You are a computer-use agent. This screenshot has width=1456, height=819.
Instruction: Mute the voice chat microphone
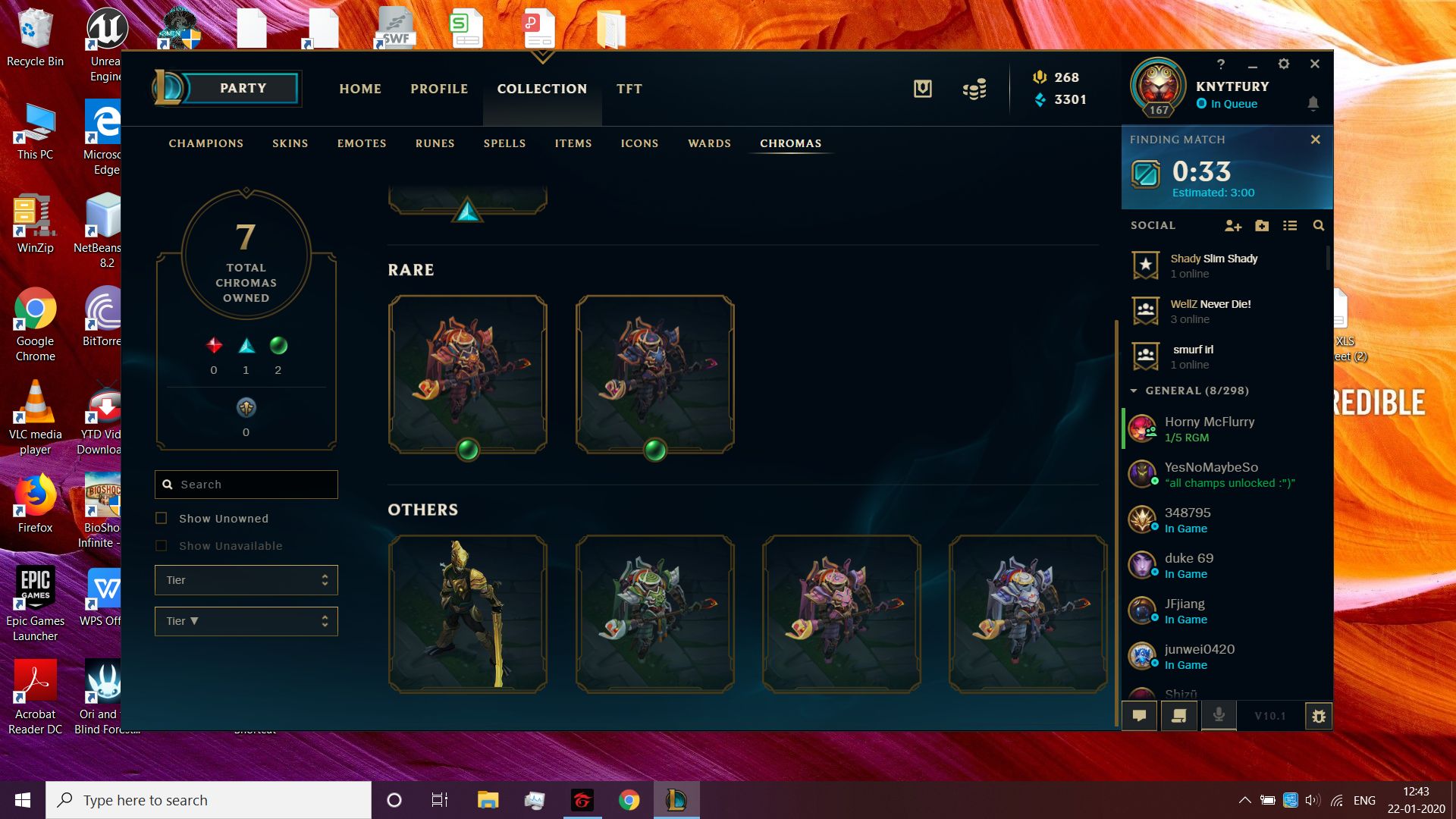[x=1219, y=714]
